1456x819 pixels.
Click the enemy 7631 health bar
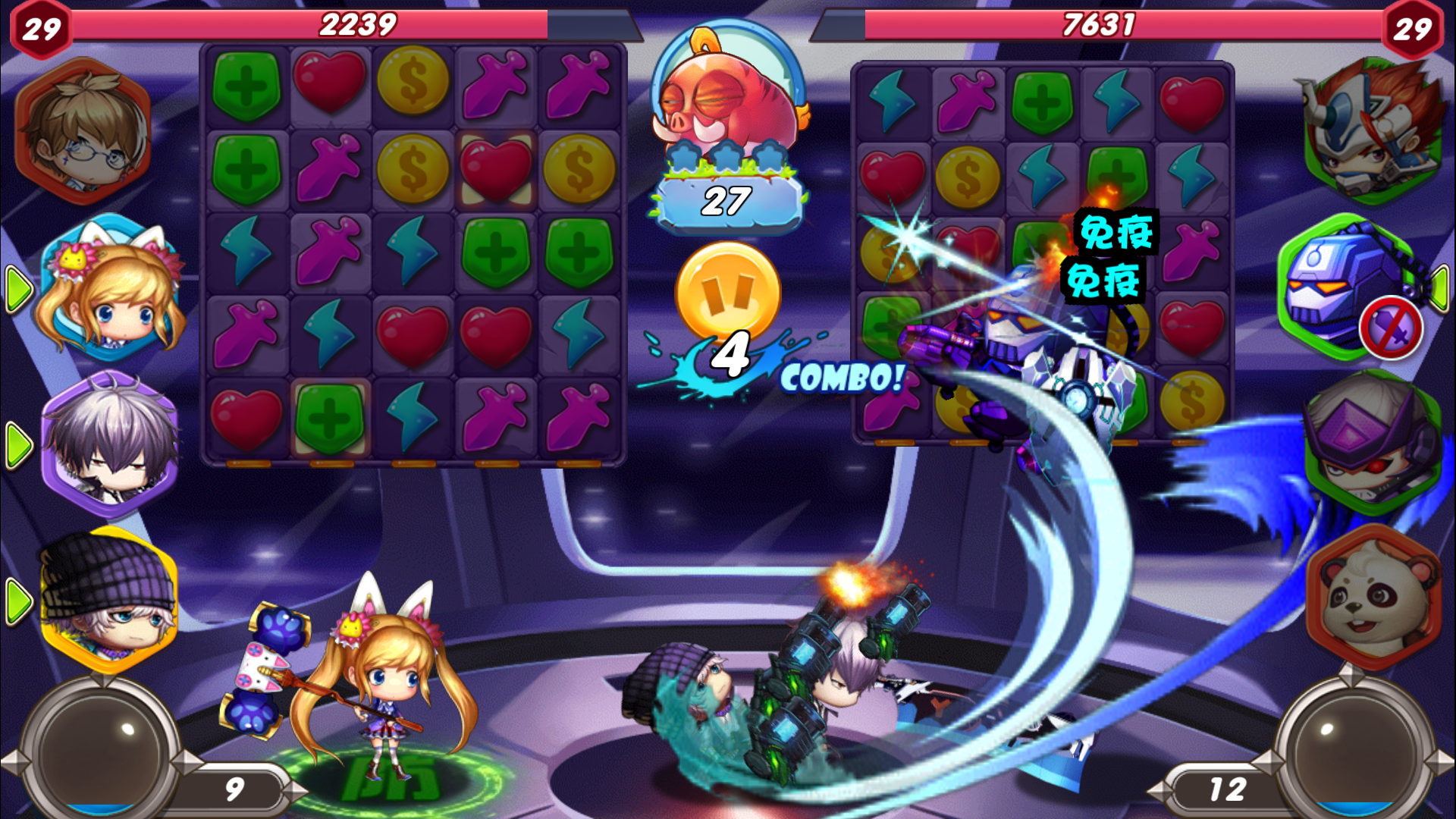[1100, 25]
